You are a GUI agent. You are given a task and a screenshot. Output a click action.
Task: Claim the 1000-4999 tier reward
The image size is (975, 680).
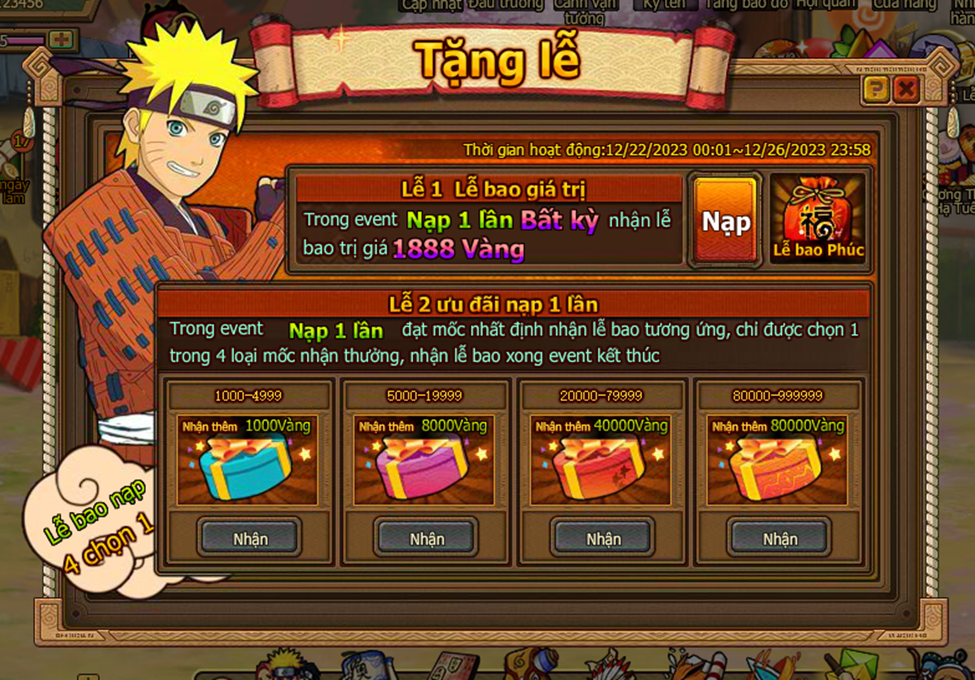[249, 538]
